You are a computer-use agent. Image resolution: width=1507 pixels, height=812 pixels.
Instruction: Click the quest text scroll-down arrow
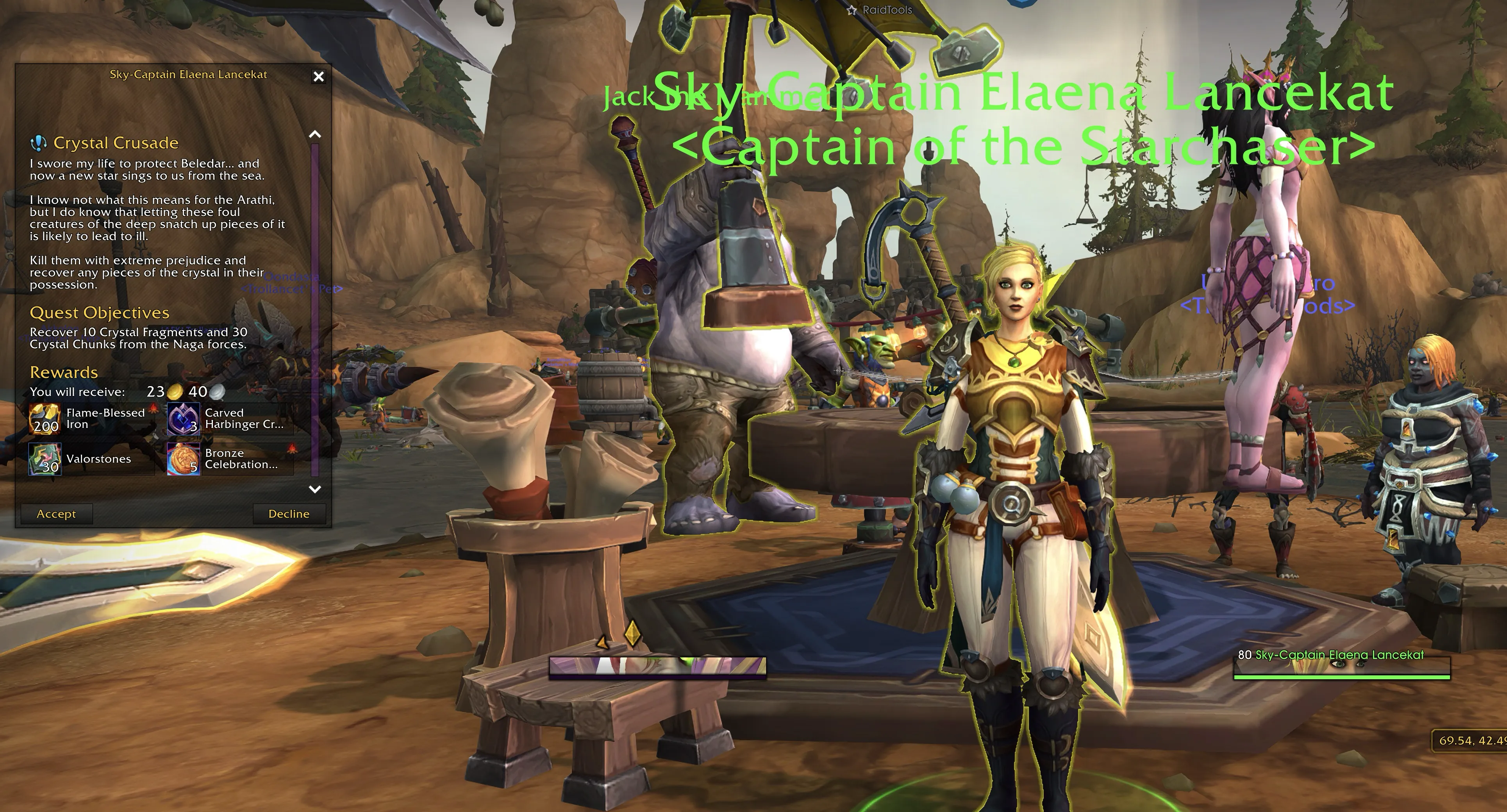(x=315, y=489)
